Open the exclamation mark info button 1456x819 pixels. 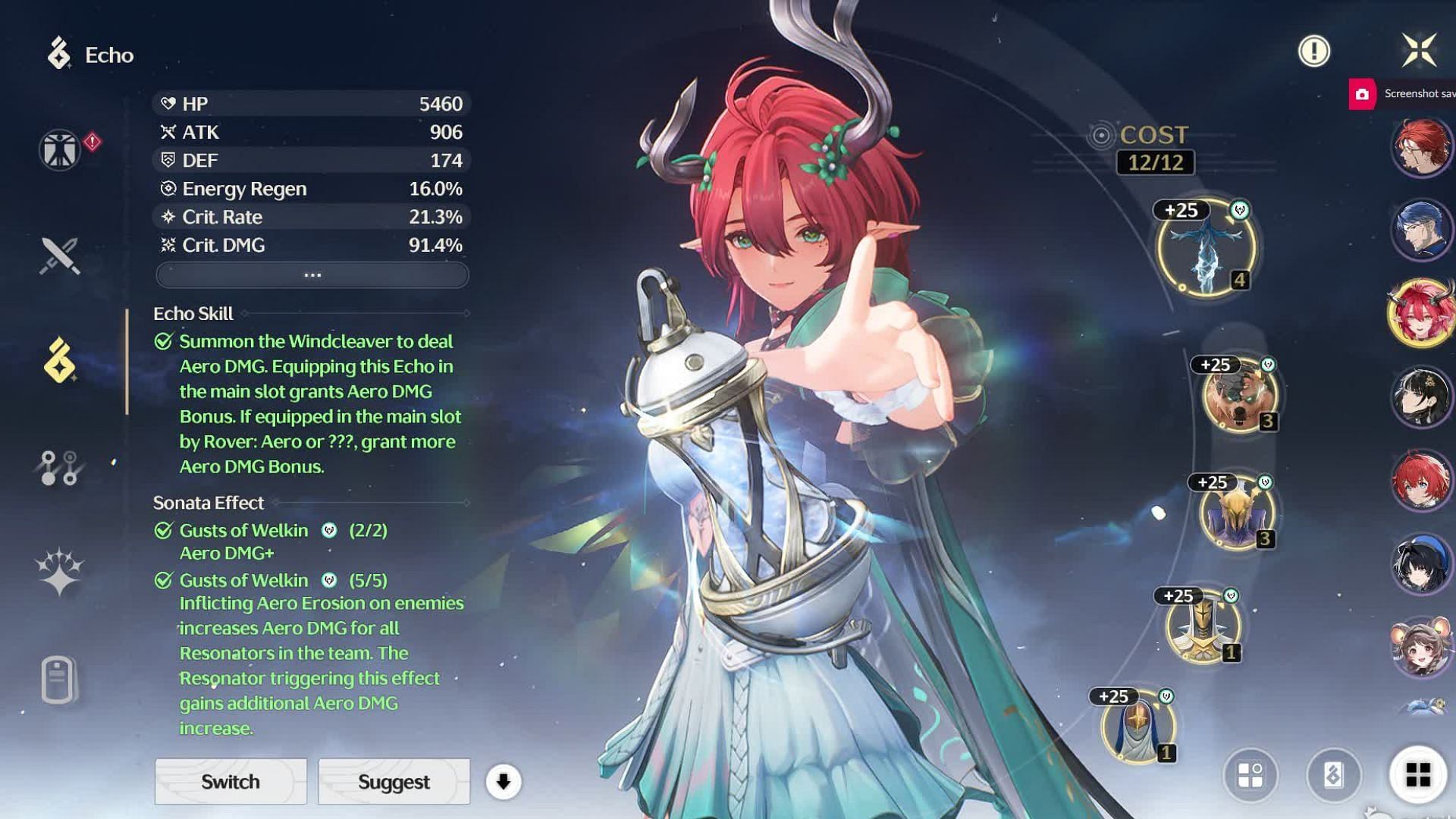point(1313,52)
